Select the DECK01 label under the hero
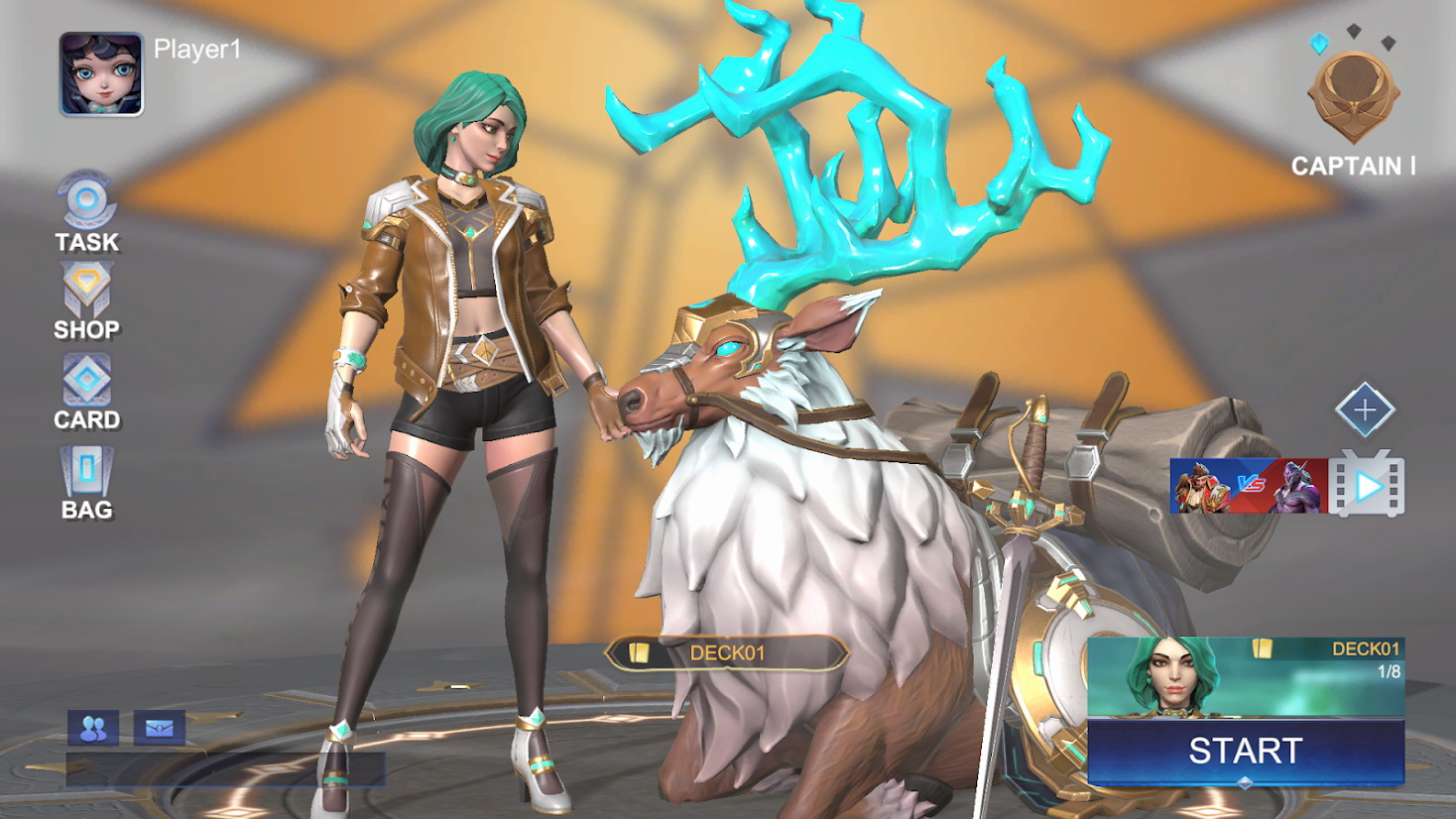Image resolution: width=1456 pixels, height=819 pixels. pyautogui.click(x=726, y=652)
